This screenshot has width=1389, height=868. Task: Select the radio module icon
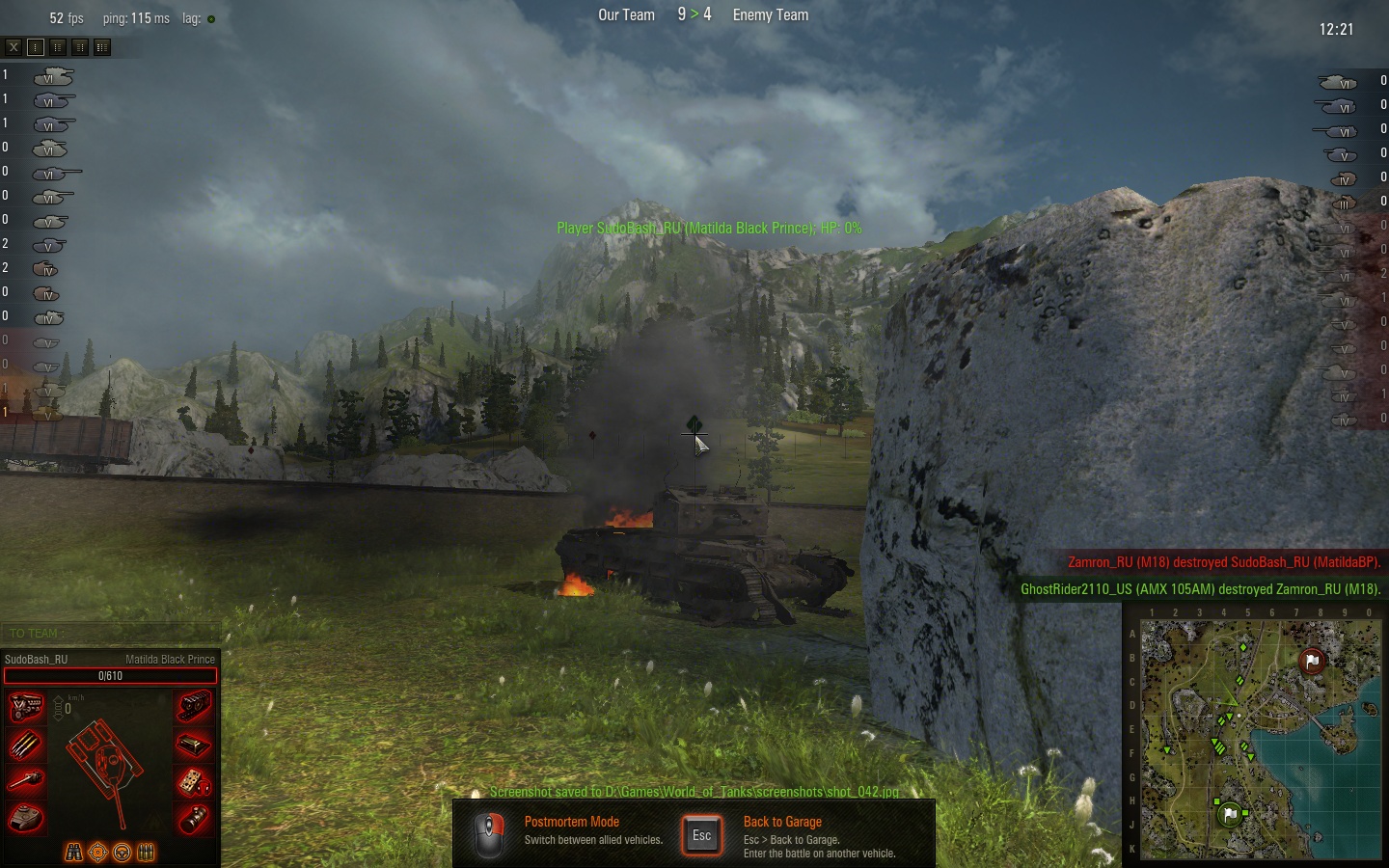click(194, 781)
